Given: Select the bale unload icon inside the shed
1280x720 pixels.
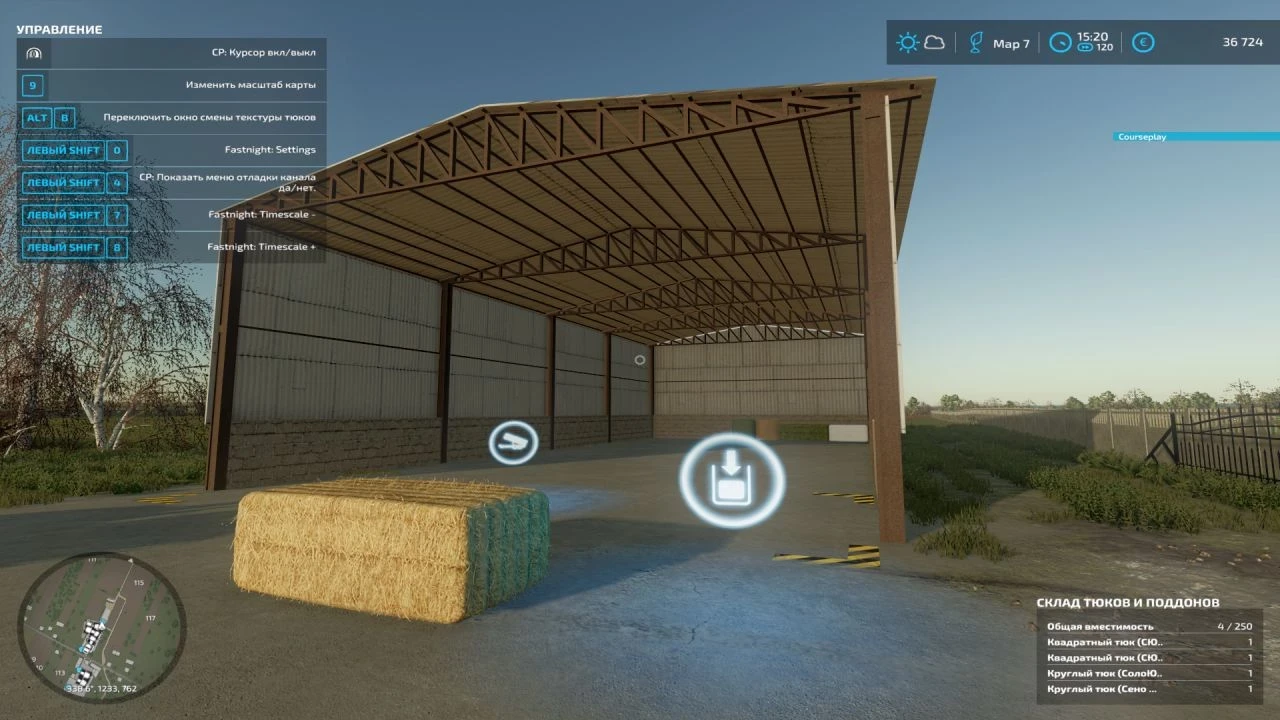Looking at the screenshot, I should point(731,480).
